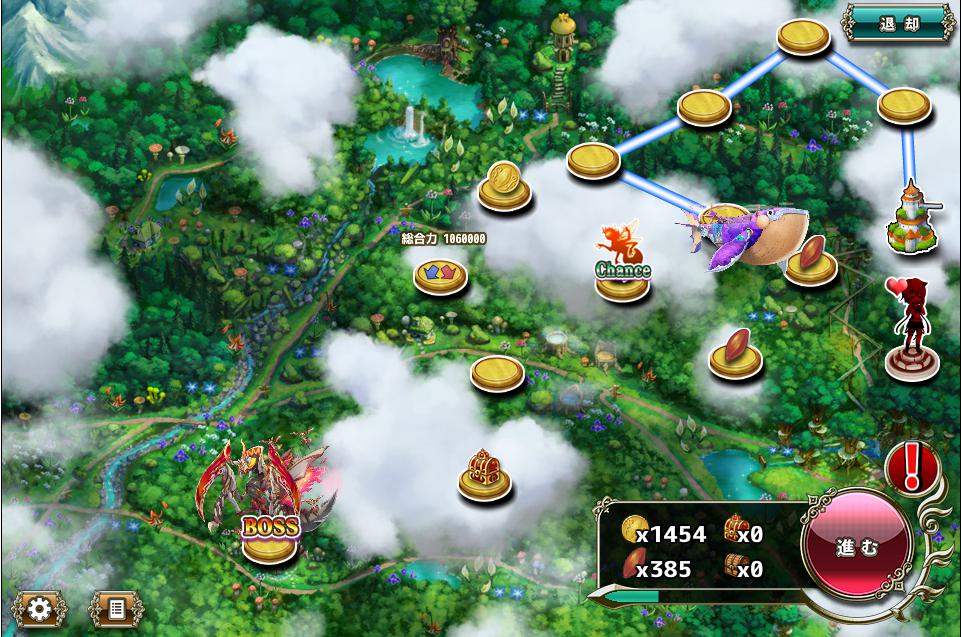Viewport: 961px width, 637px height.
Task: Select the red-haired character pedestal node
Action: click(x=911, y=330)
